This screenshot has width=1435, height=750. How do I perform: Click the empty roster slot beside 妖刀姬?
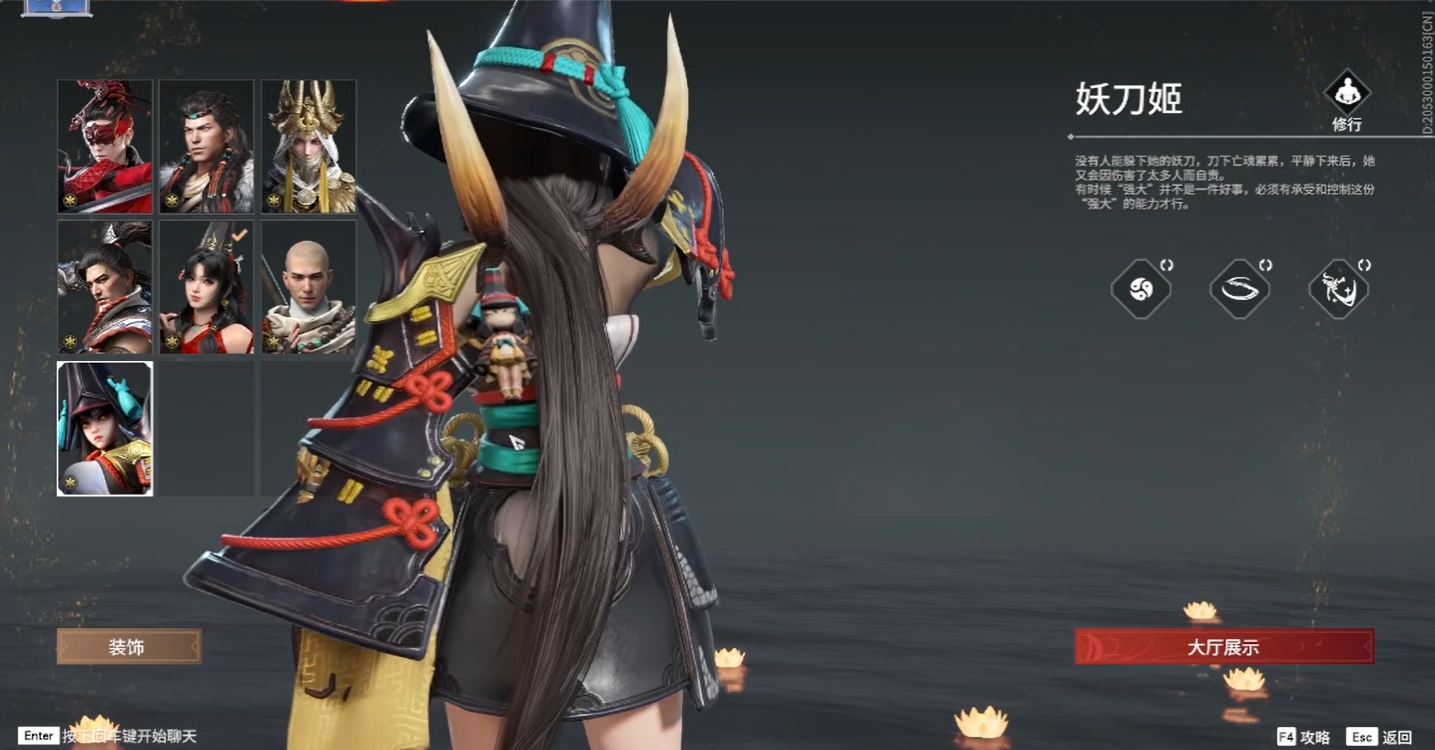click(x=206, y=428)
